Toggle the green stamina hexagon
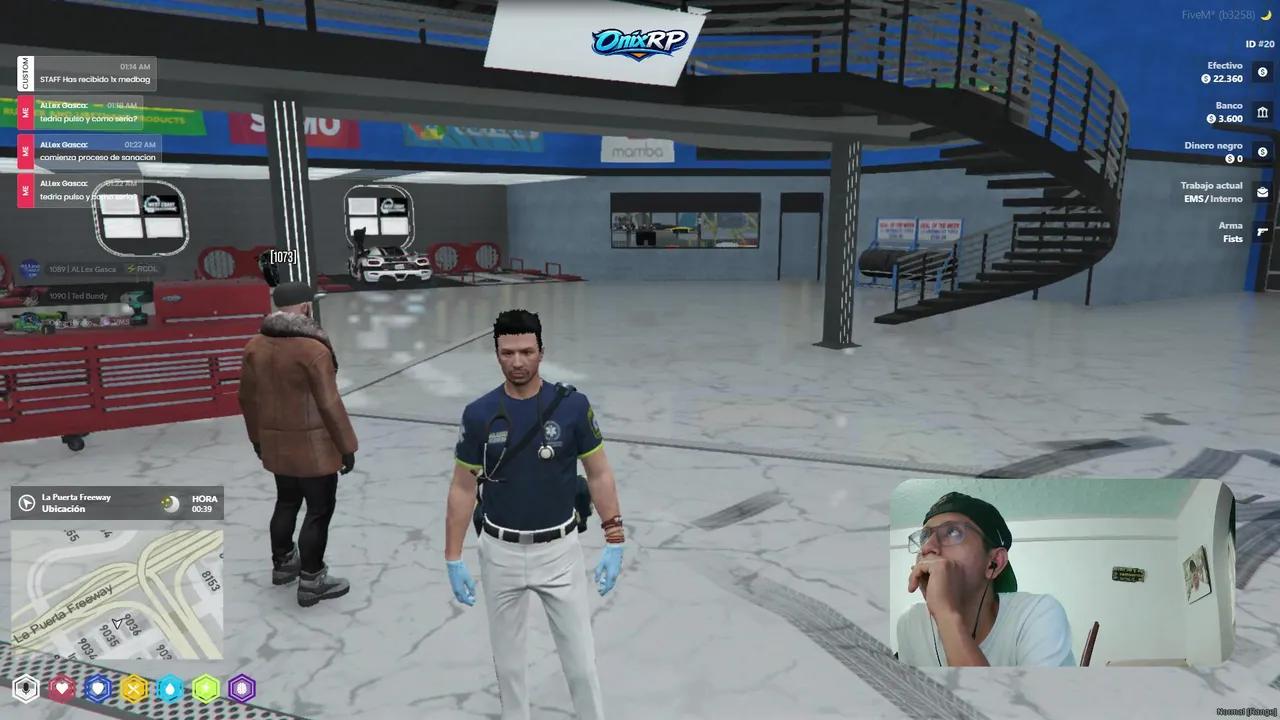The height and width of the screenshot is (720, 1280). [205, 688]
